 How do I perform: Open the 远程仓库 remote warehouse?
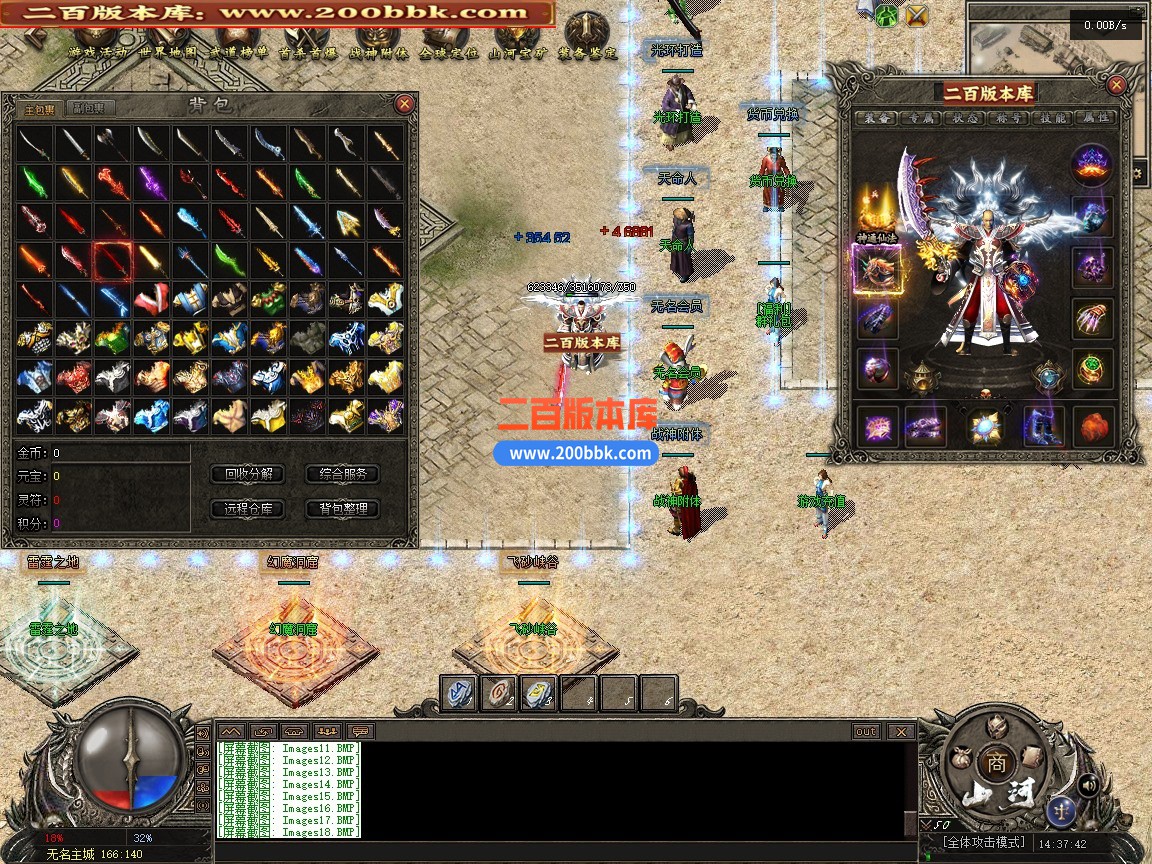(249, 509)
